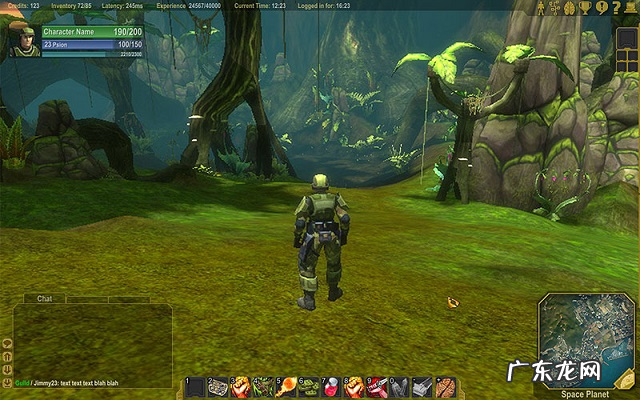Click the brain icon in top bar
Screen dimensions: 640x400
click(571, 7)
